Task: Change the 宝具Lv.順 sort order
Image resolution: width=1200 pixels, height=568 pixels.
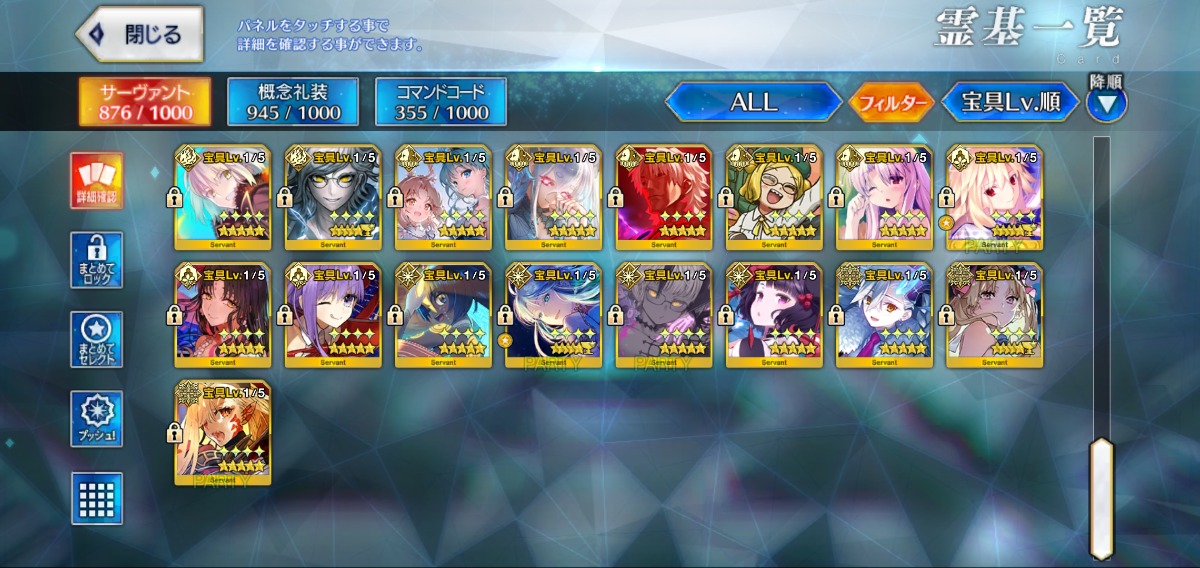Action: tap(1010, 101)
